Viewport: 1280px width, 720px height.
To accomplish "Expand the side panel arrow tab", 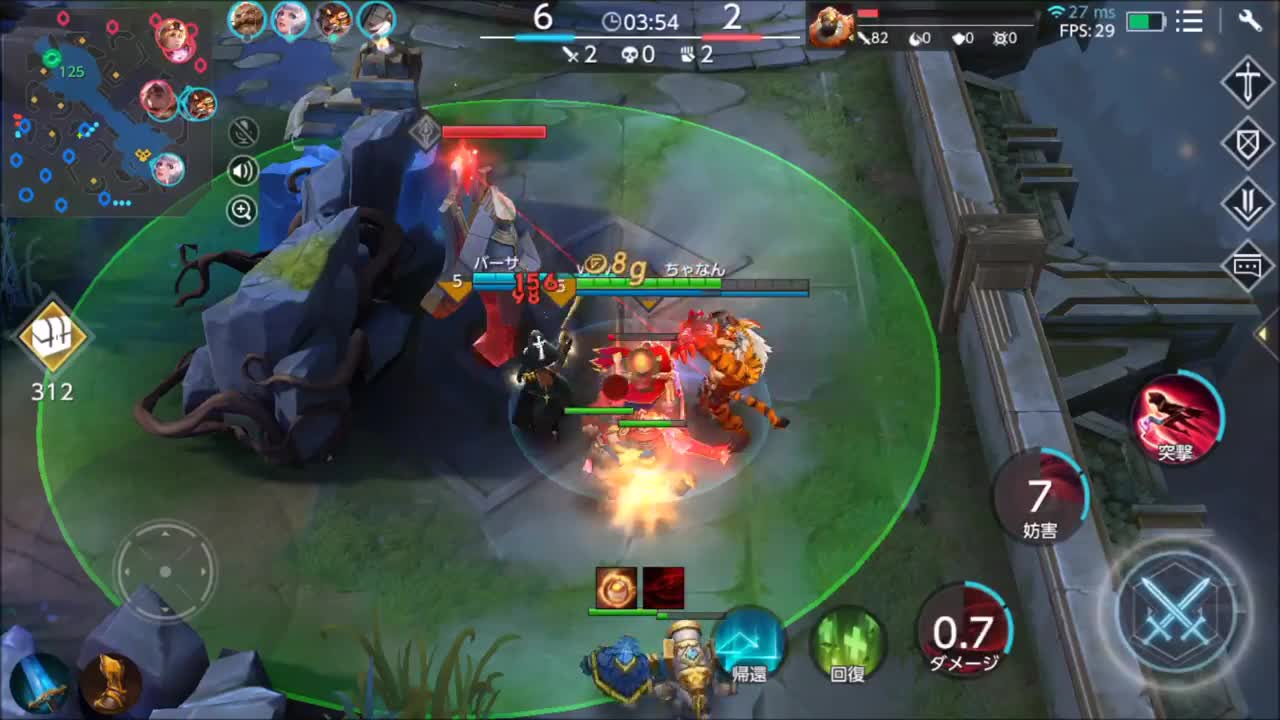I will pyautogui.click(x=1268, y=334).
